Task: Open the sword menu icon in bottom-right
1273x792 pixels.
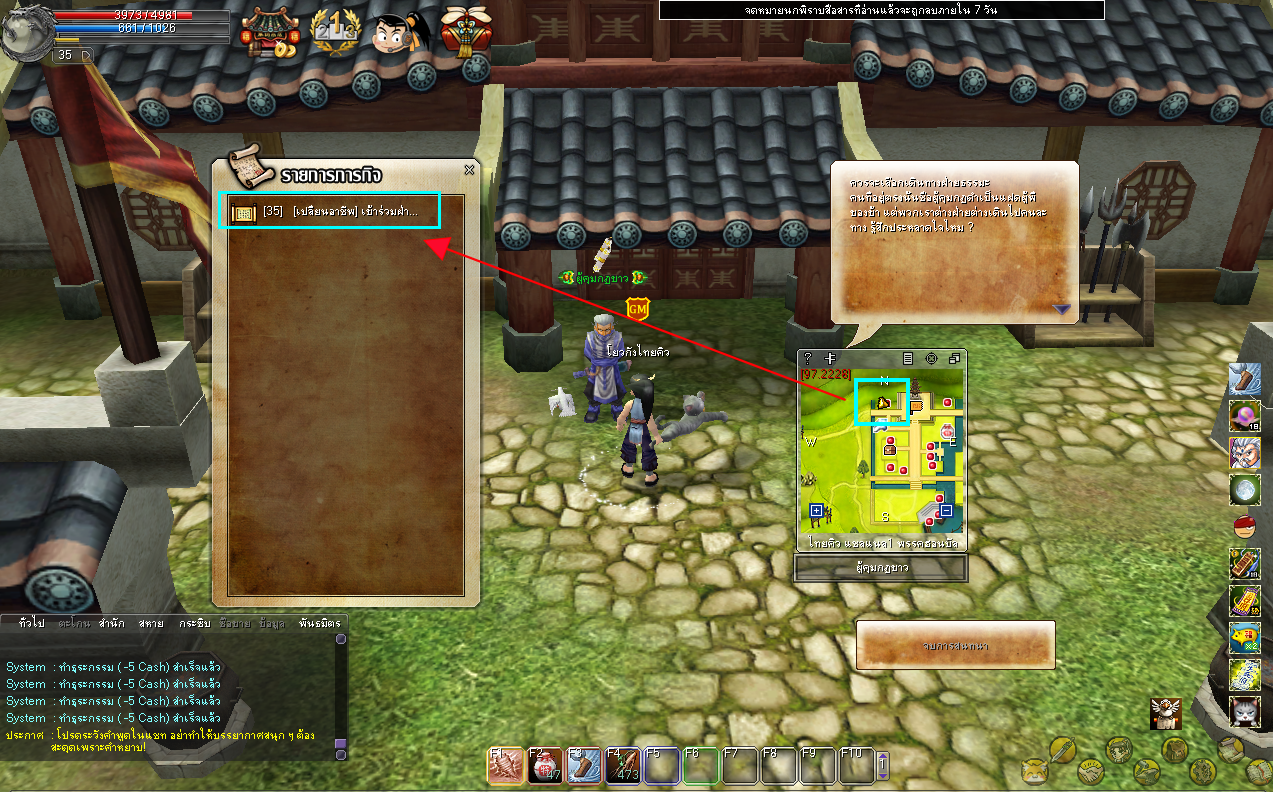Action: (1062, 749)
